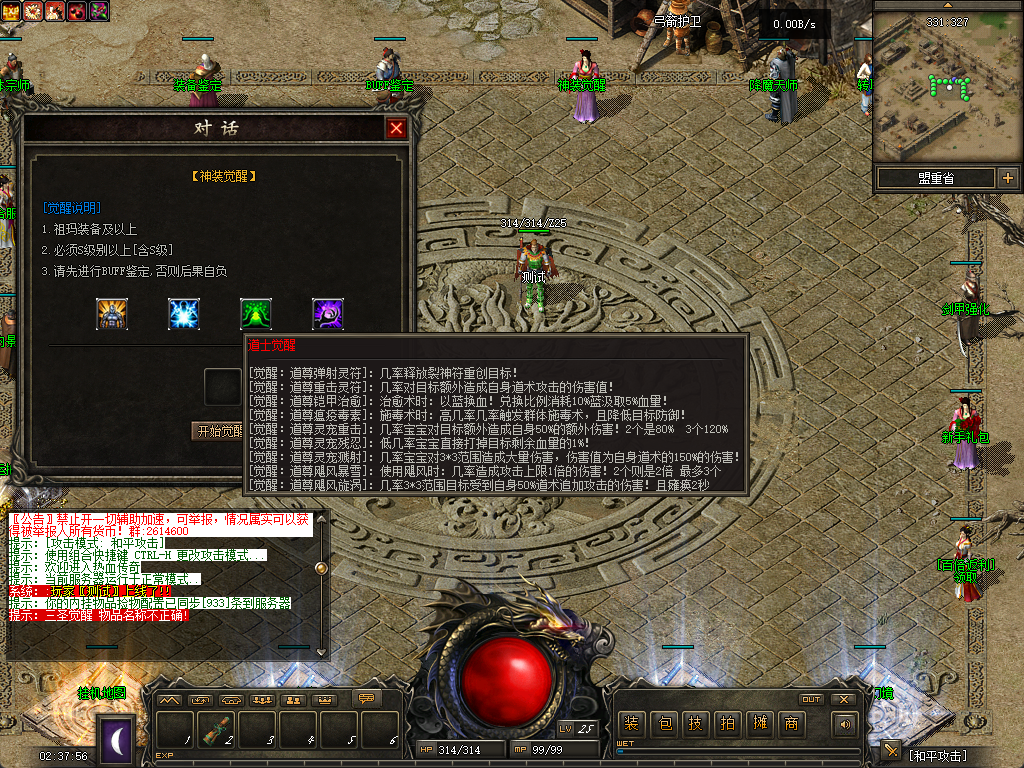Expand the map with the plus button

pyautogui.click(x=1007, y=178)
